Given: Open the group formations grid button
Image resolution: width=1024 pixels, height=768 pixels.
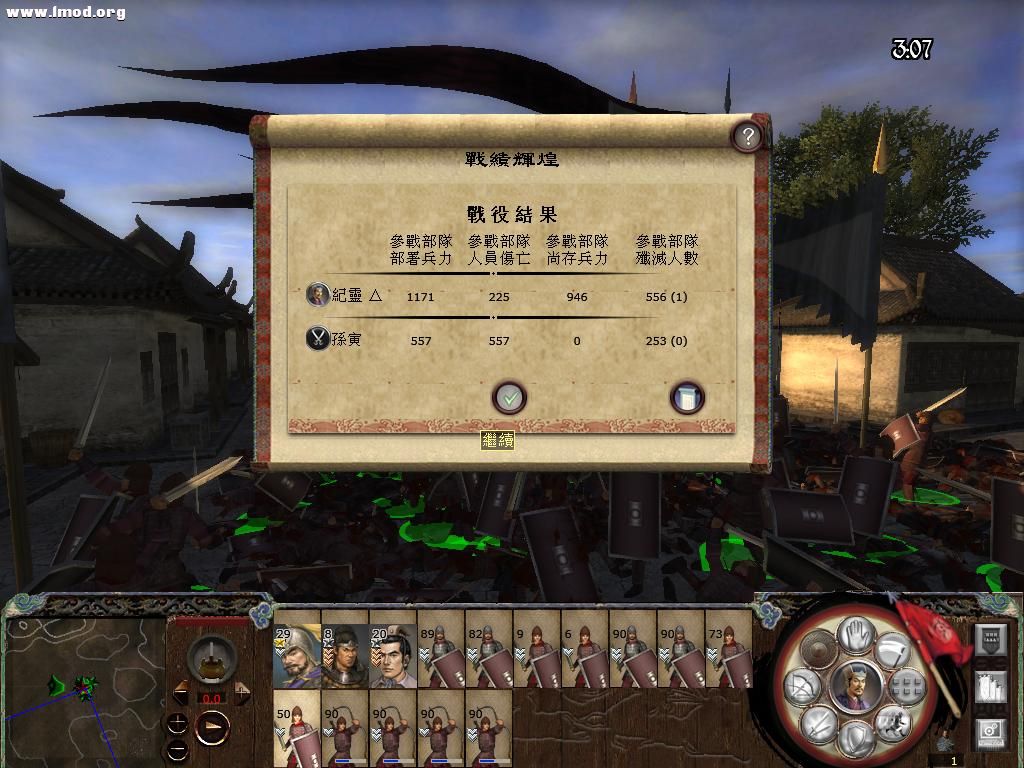Looking at the screenshot, I should point(907,686).
